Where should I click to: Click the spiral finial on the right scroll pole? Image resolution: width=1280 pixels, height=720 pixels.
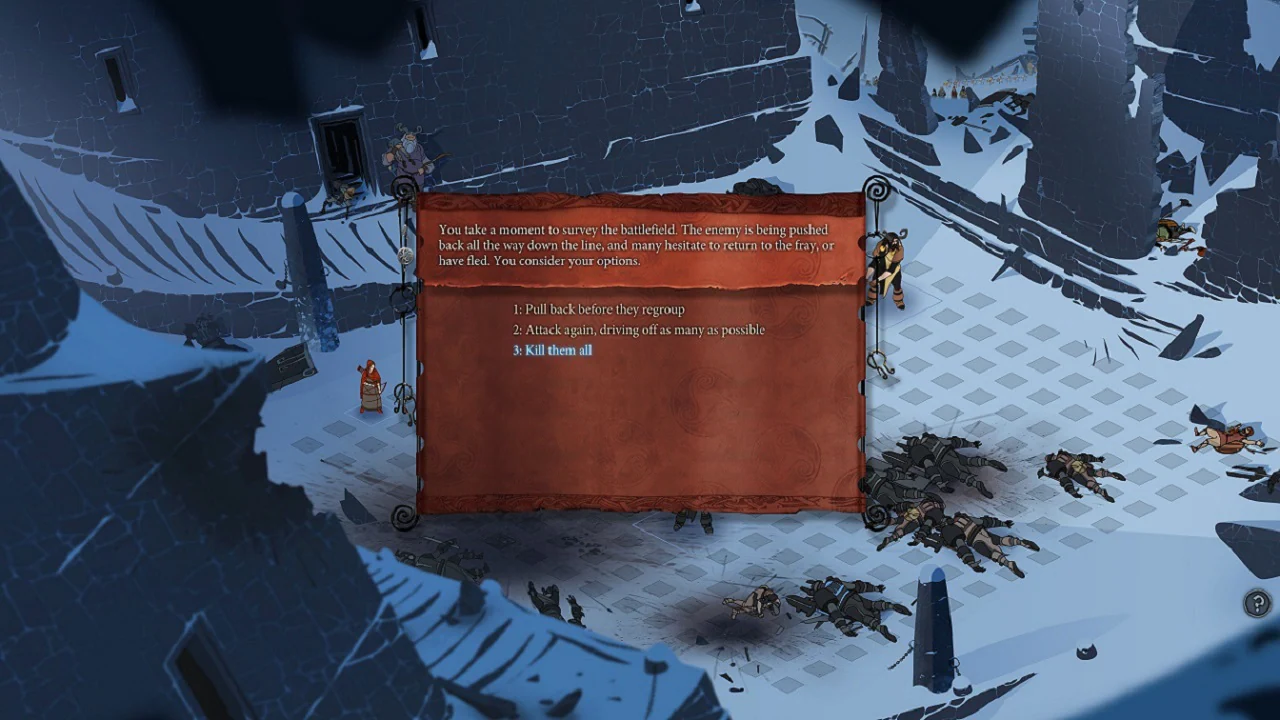pyautogui.click(x=877, y=189)
